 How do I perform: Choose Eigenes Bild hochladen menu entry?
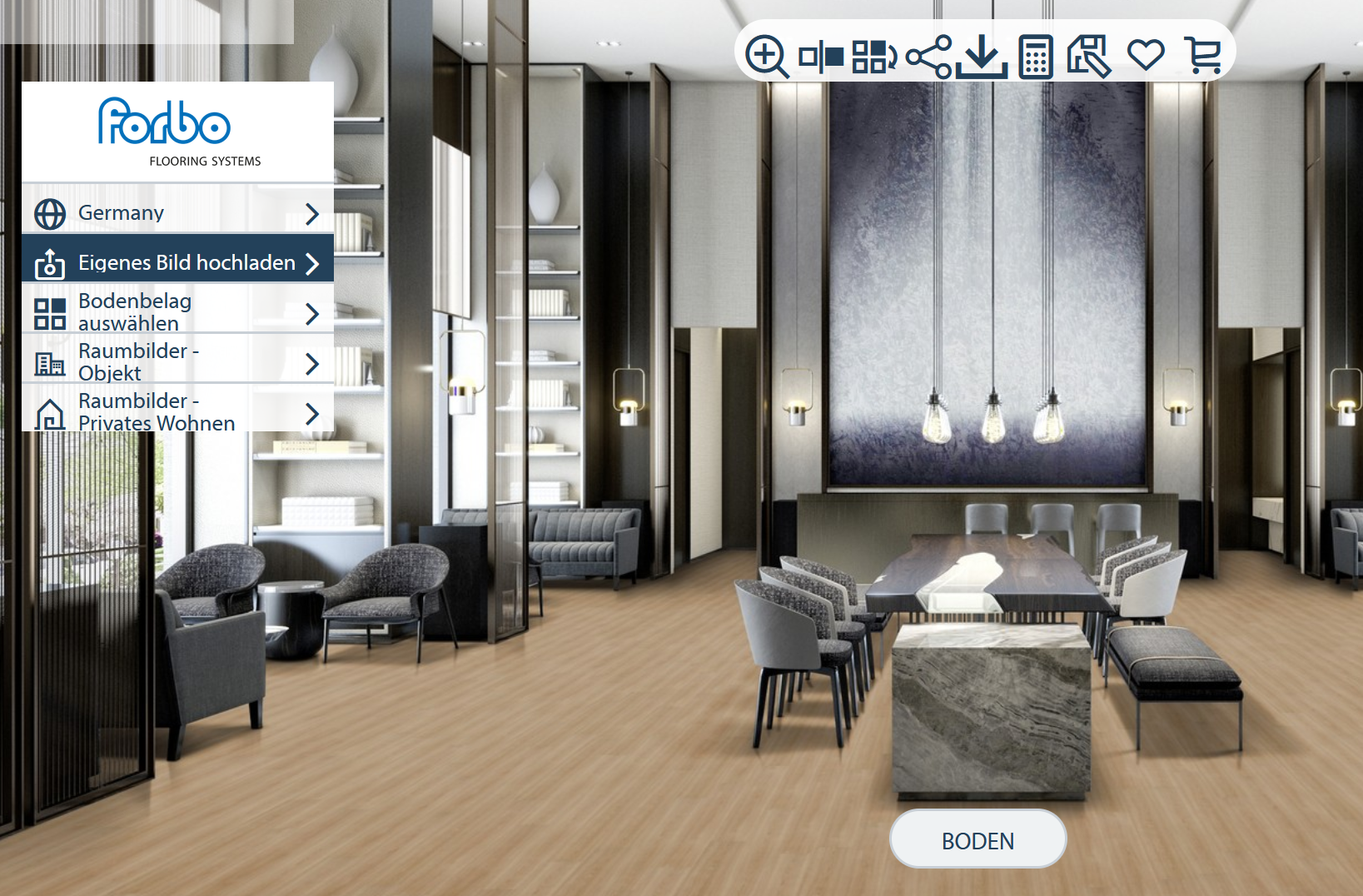(x=177, y=263)
